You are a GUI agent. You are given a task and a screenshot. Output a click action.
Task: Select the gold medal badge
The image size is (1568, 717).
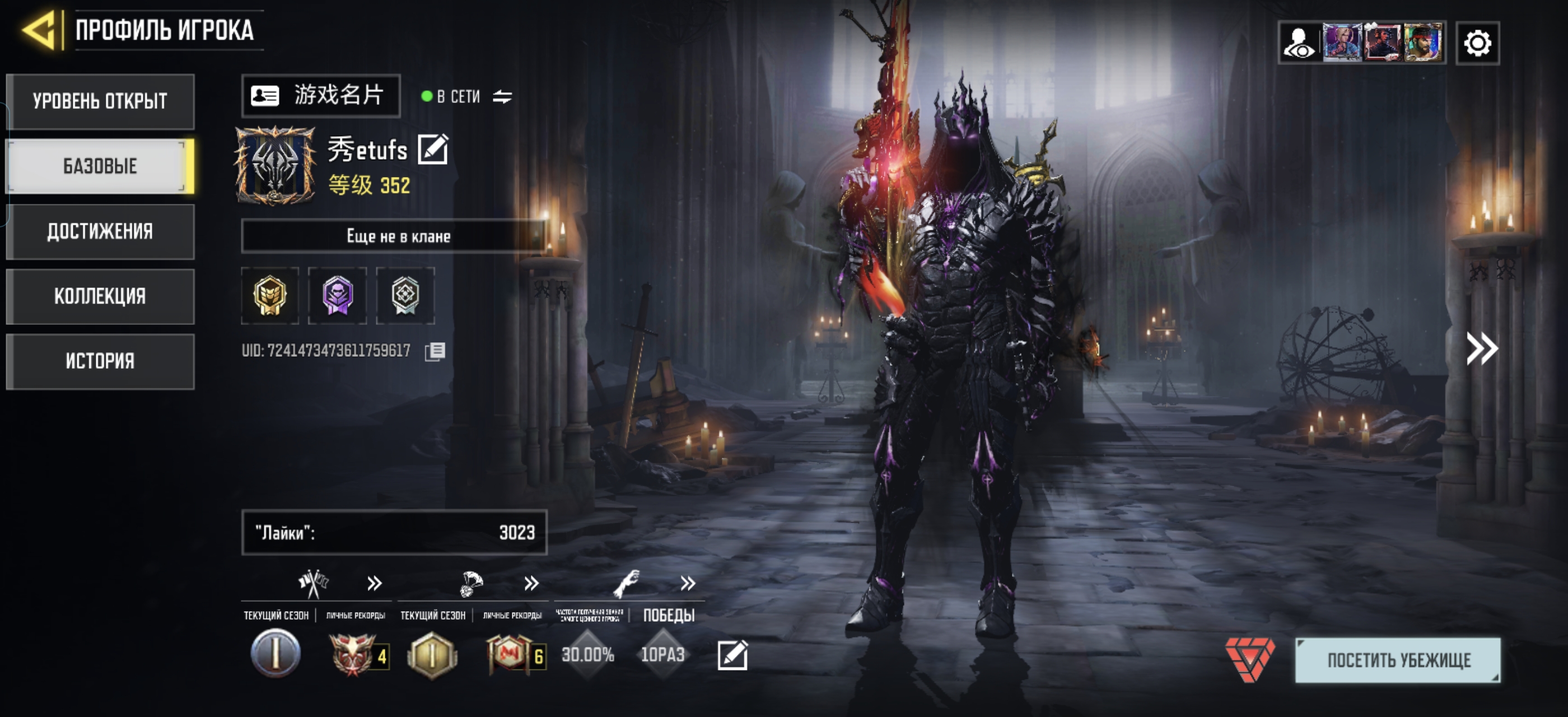(x=270, y=296)
